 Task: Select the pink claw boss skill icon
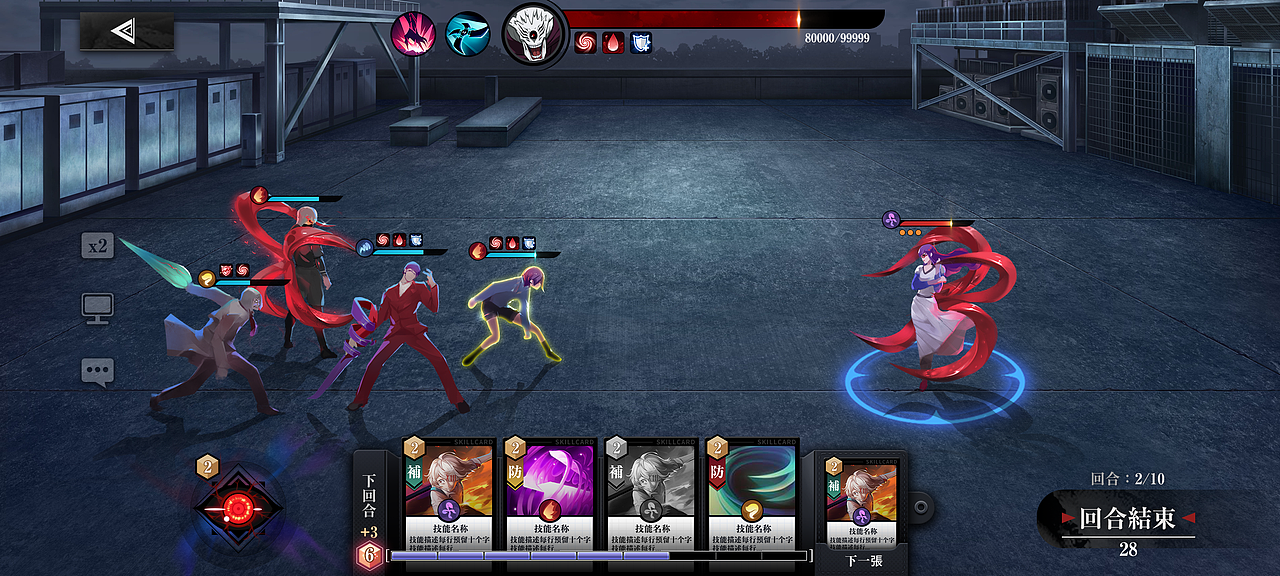[x=412, y=33]
